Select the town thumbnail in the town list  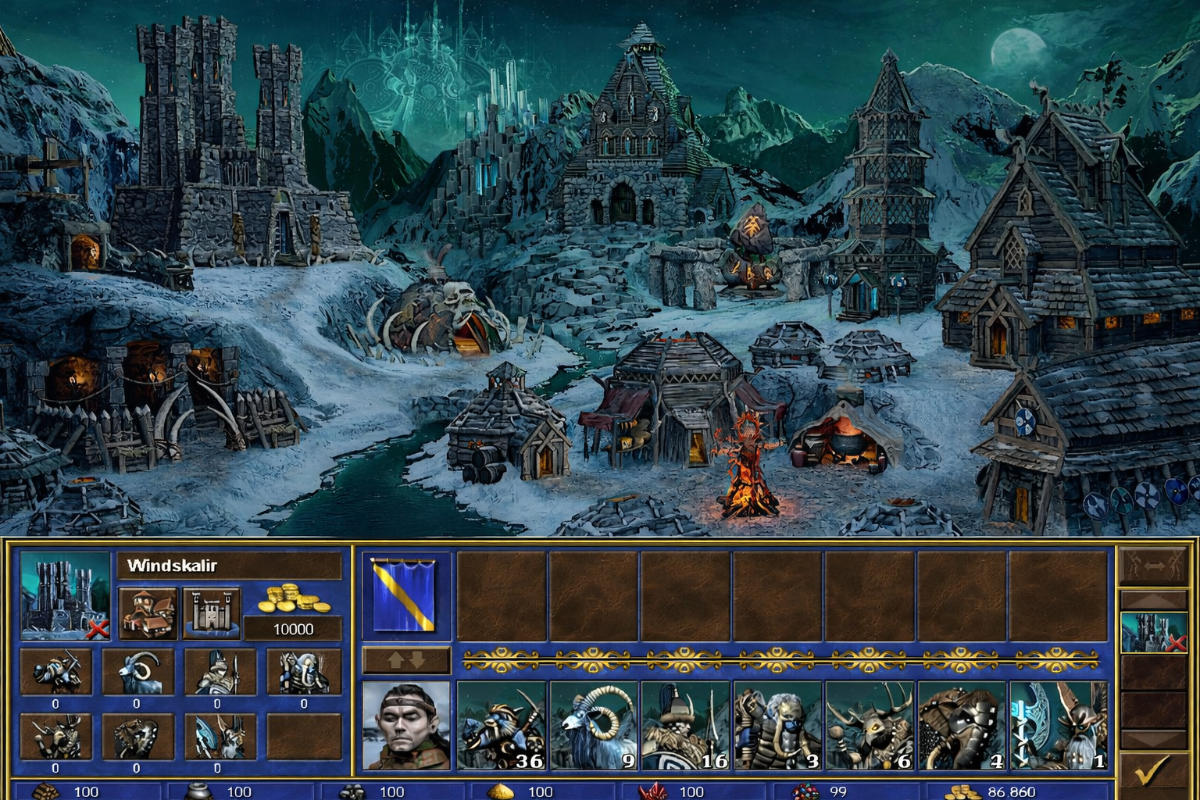click(x=1153, y=632)
